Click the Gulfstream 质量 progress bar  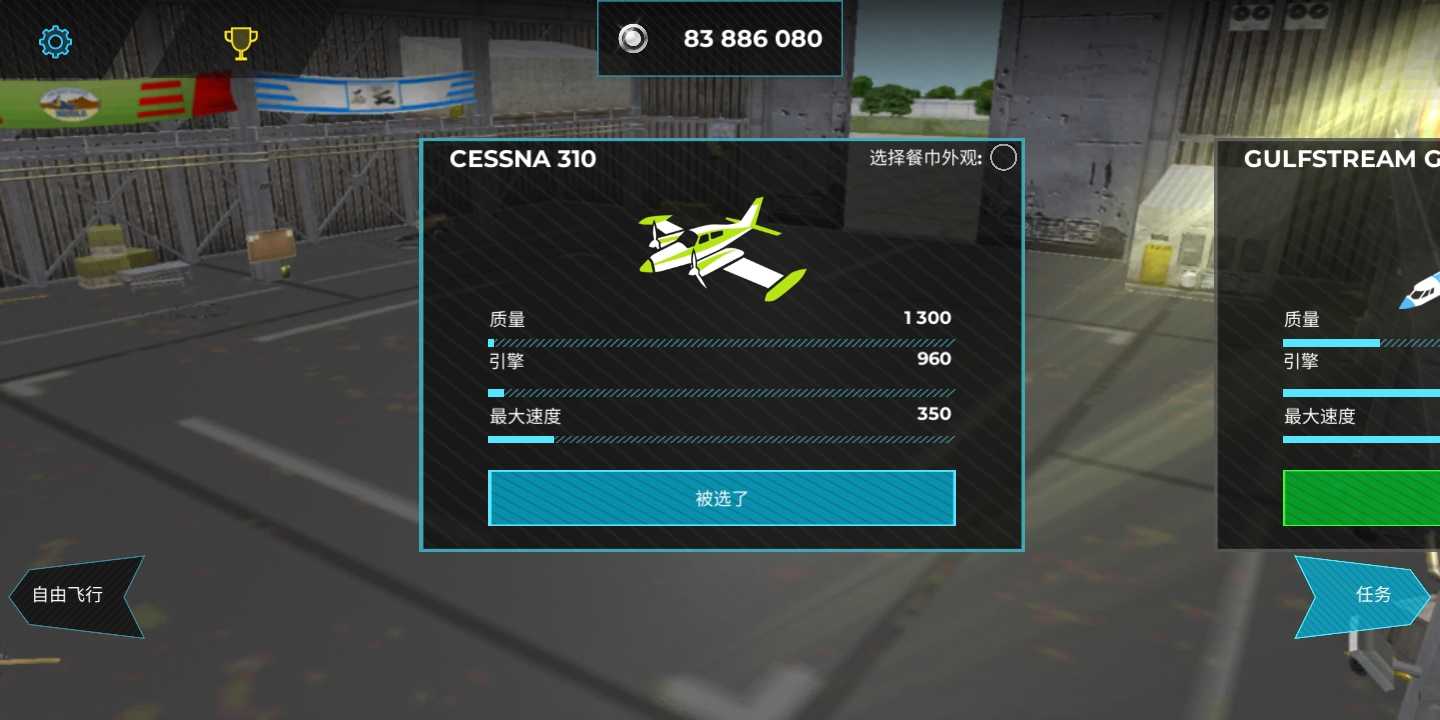(1360, 342)
